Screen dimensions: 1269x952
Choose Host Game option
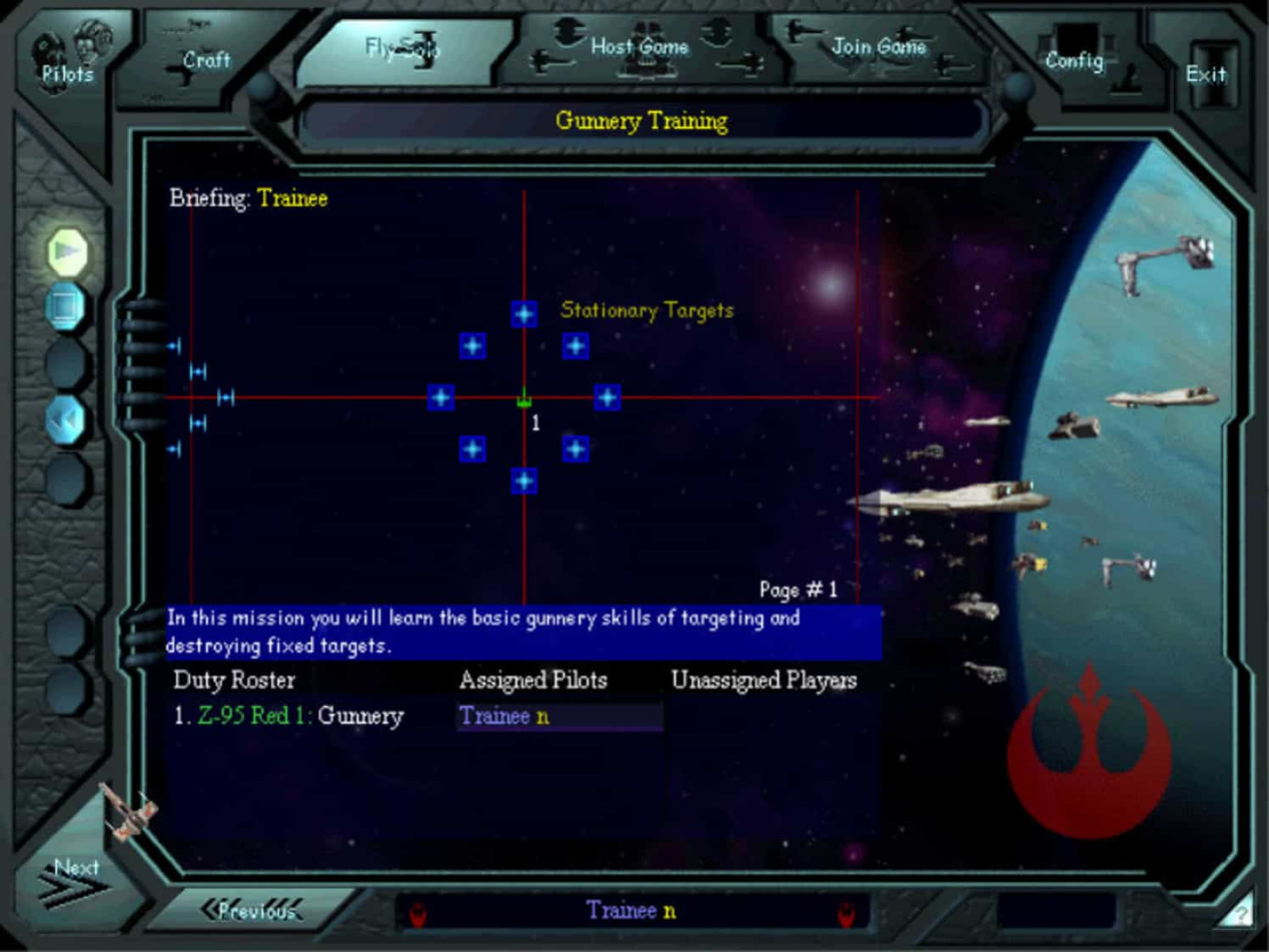pyautogui.click(x=639, y=47)
